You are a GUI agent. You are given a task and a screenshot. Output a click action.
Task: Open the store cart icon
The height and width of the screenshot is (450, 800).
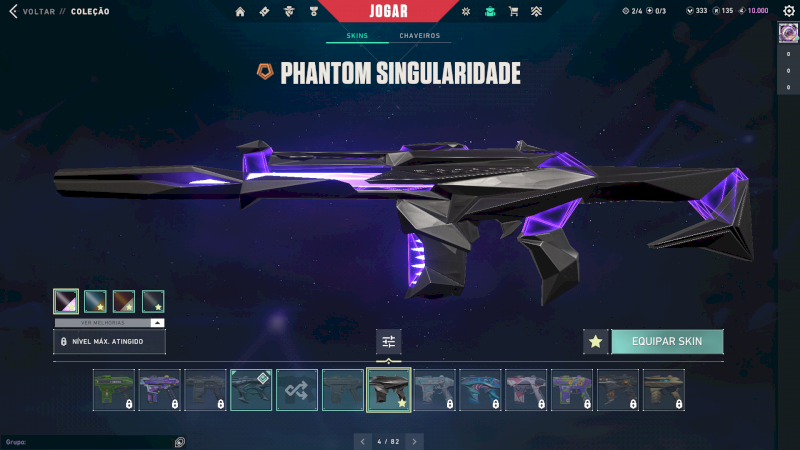(x=513, y=12)
